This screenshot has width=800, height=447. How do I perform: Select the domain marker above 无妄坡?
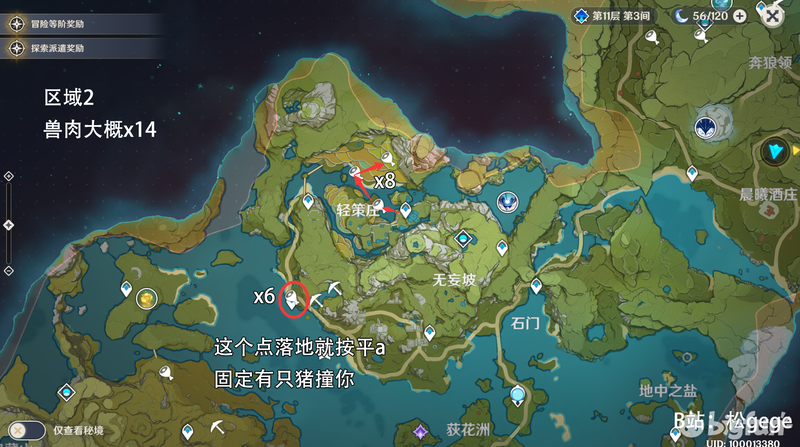click(463, 239)
